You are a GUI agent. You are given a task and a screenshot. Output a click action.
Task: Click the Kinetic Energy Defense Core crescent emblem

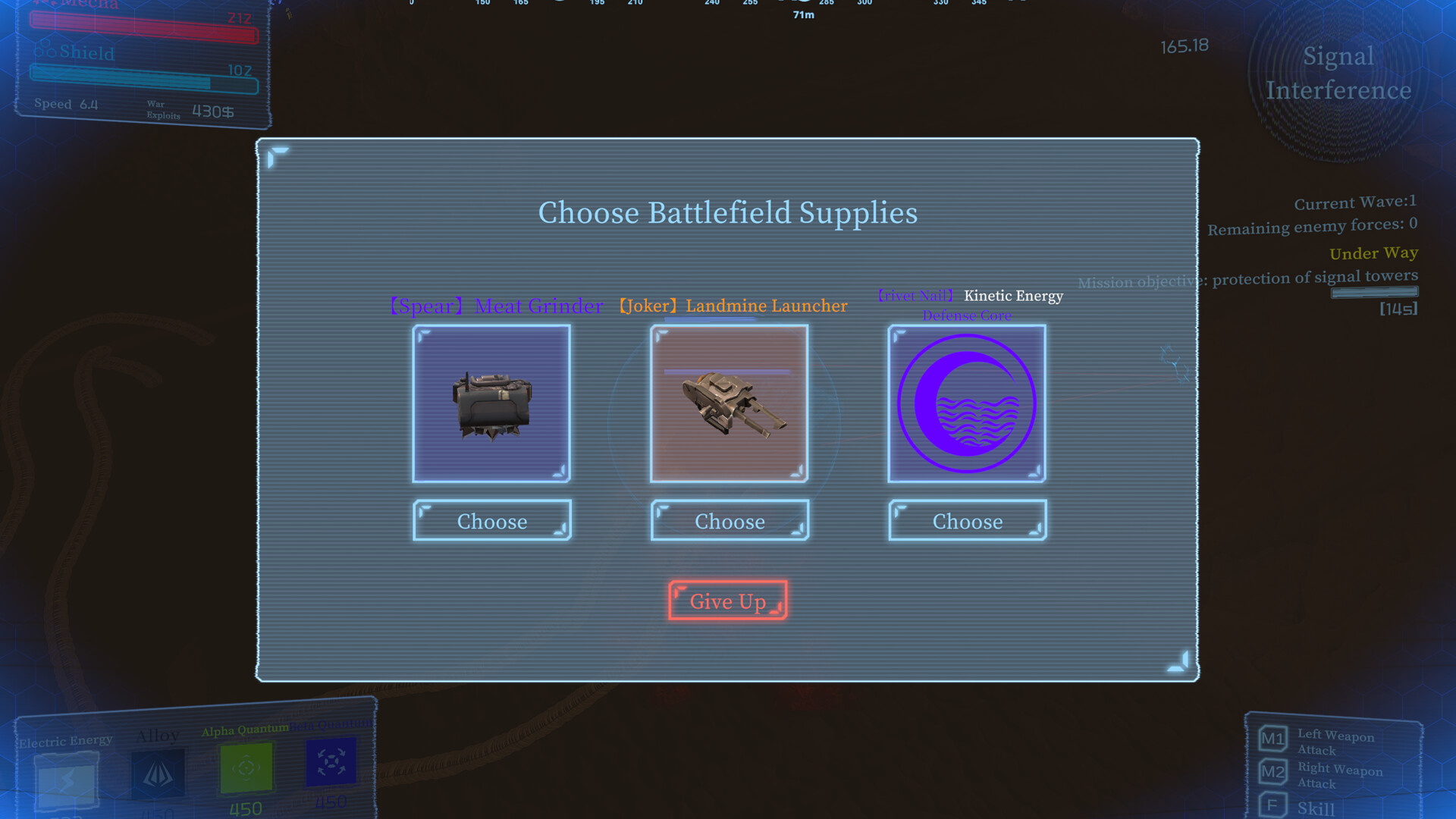click(x=966, y=403)
